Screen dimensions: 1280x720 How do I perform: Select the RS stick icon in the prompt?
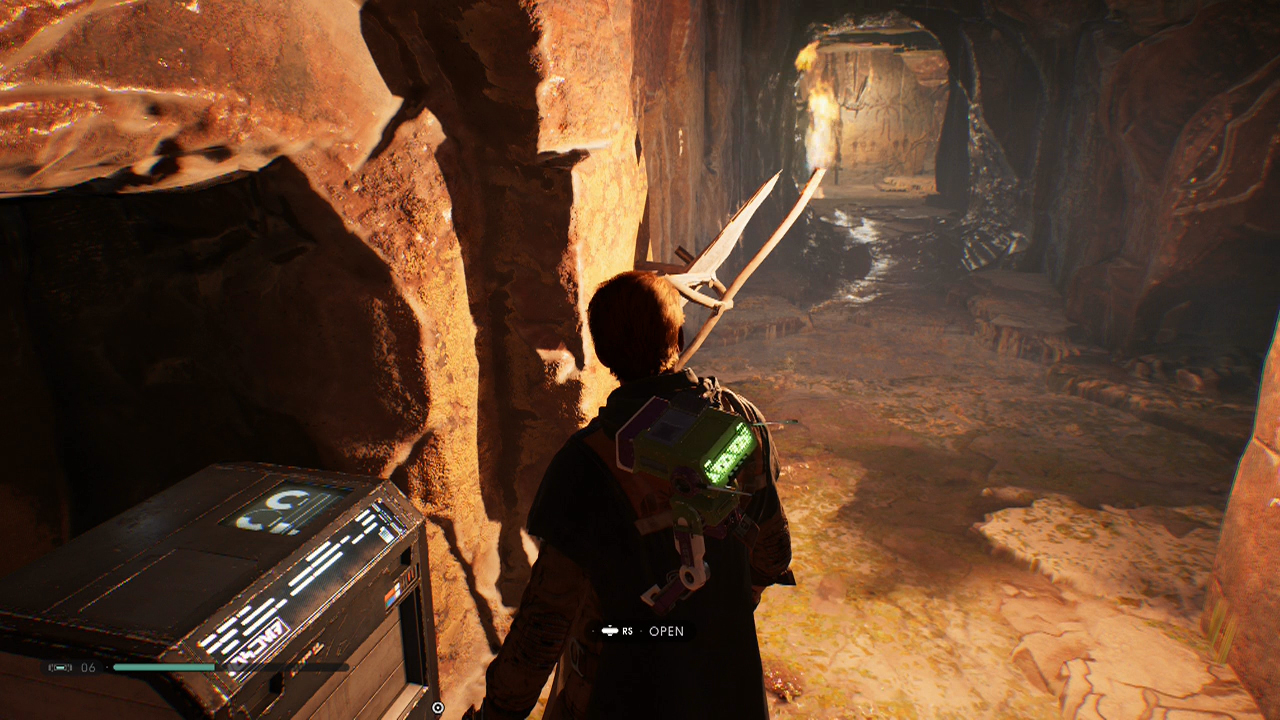click(x=610, y=631)
